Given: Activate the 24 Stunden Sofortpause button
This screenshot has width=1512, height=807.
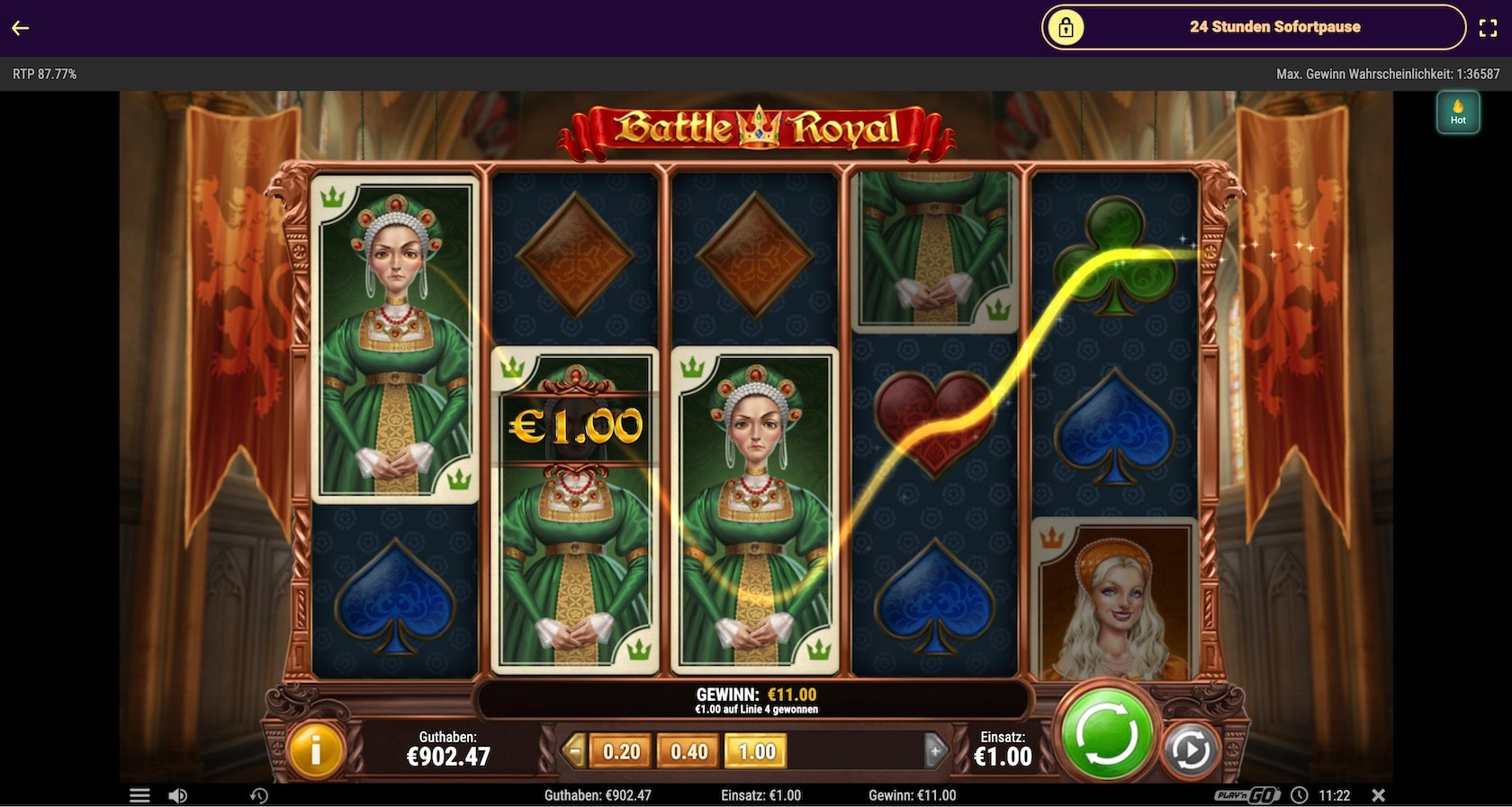Looking at the screenshot, I should point(1253,27).
